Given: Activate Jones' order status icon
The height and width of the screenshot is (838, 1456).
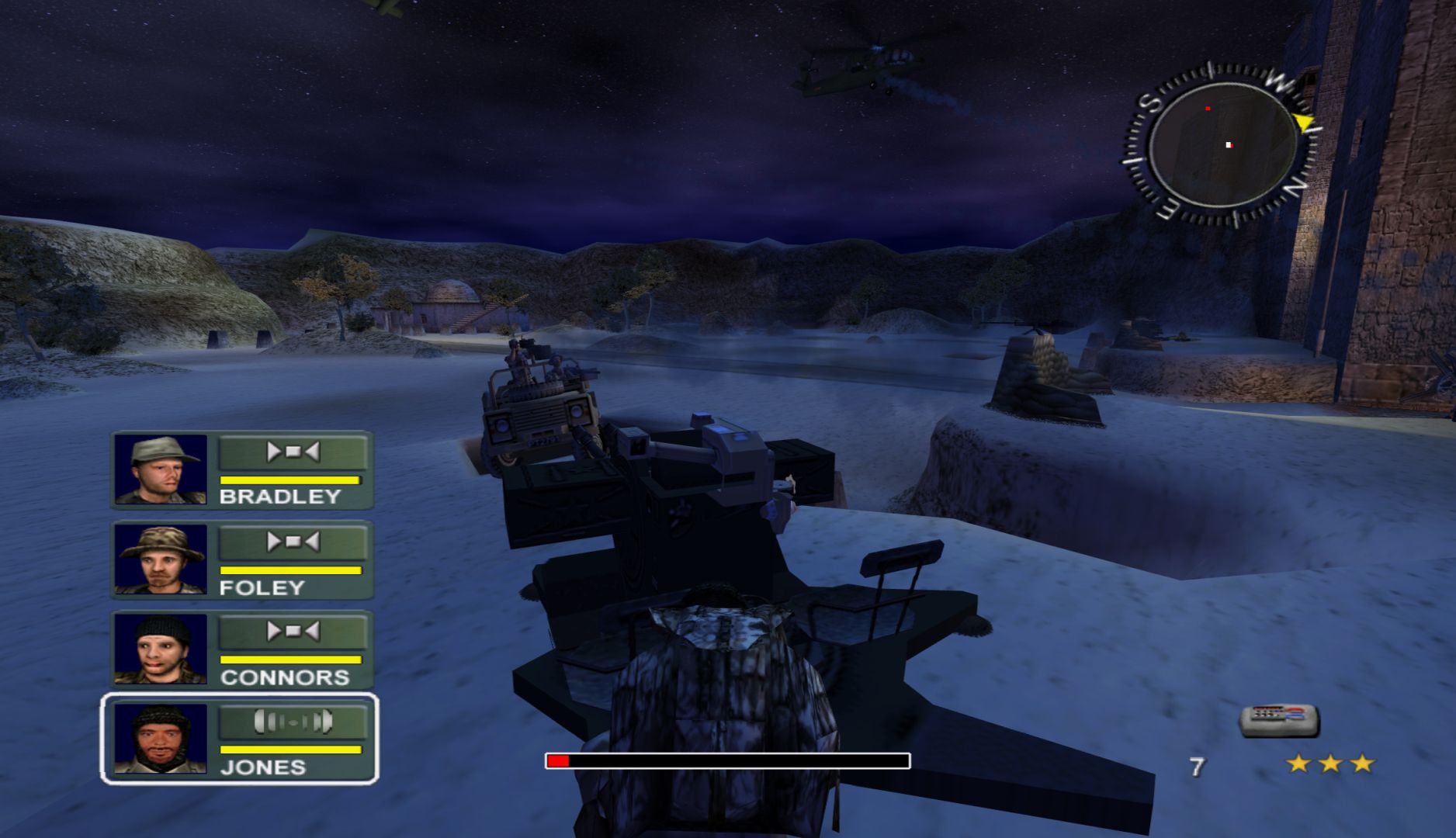Looking at the screenshot, I should click(293, 722).
